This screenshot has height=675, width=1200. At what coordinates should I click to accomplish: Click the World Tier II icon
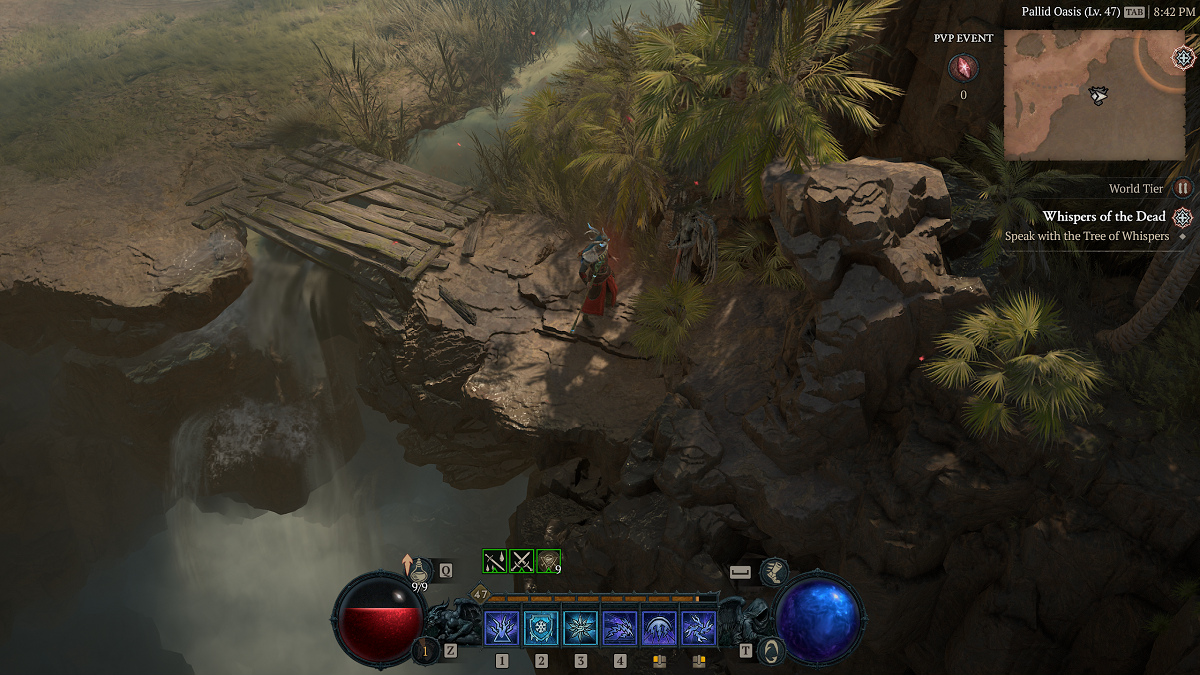(1183, 188)
